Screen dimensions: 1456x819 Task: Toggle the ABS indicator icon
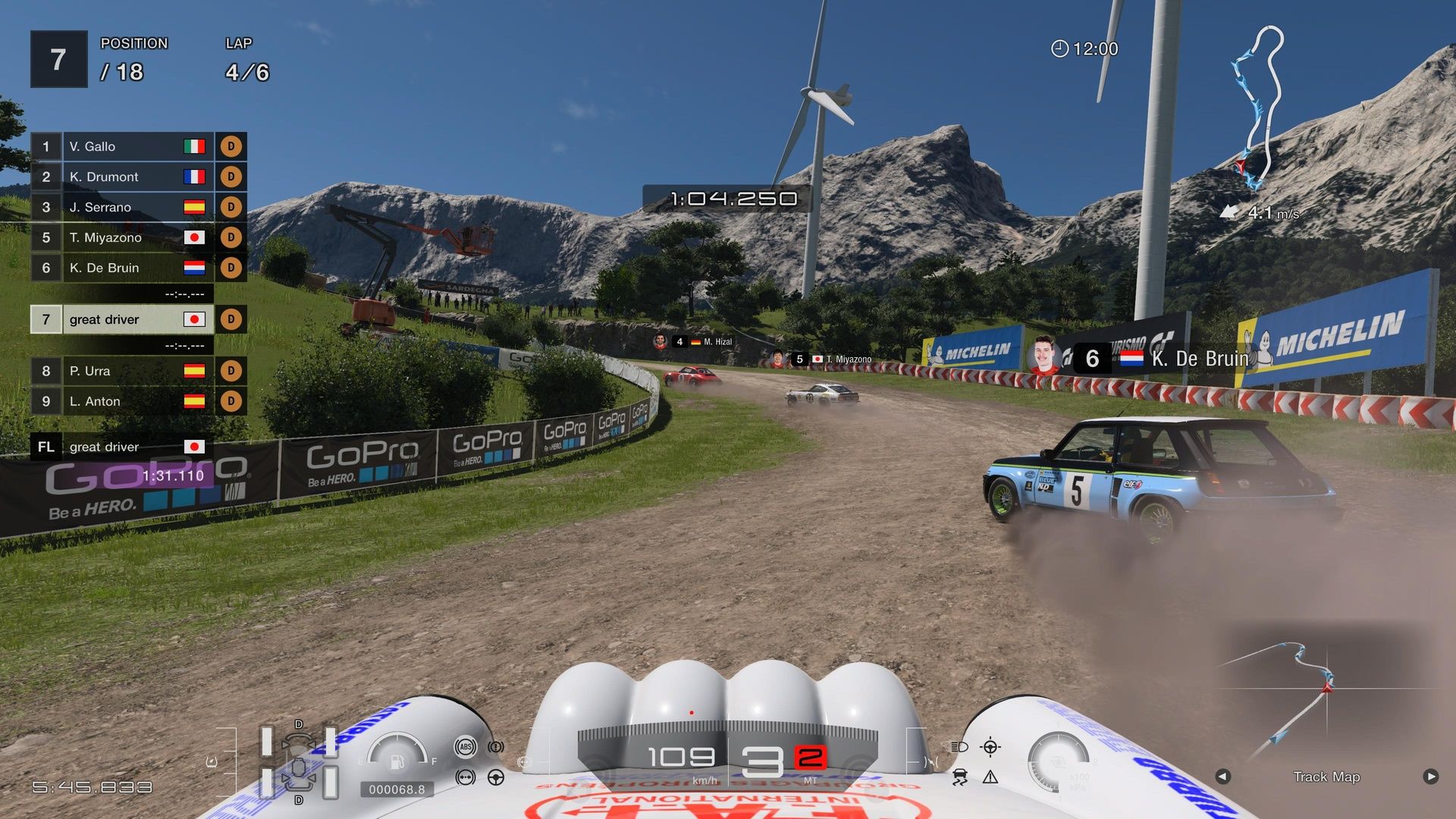(x=466, y=747)
